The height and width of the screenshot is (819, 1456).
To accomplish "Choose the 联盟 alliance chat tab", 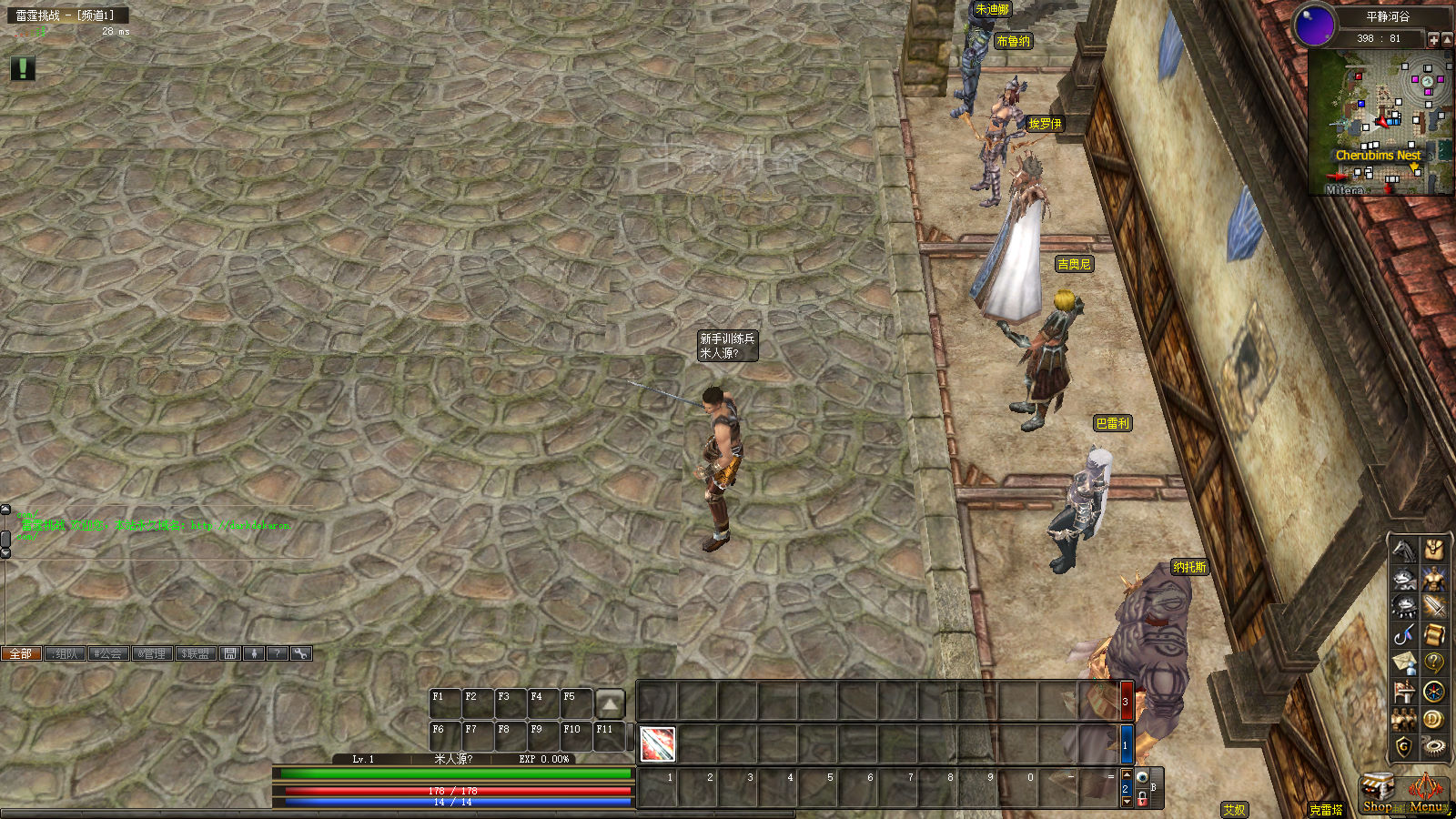I will click(196, 653).
